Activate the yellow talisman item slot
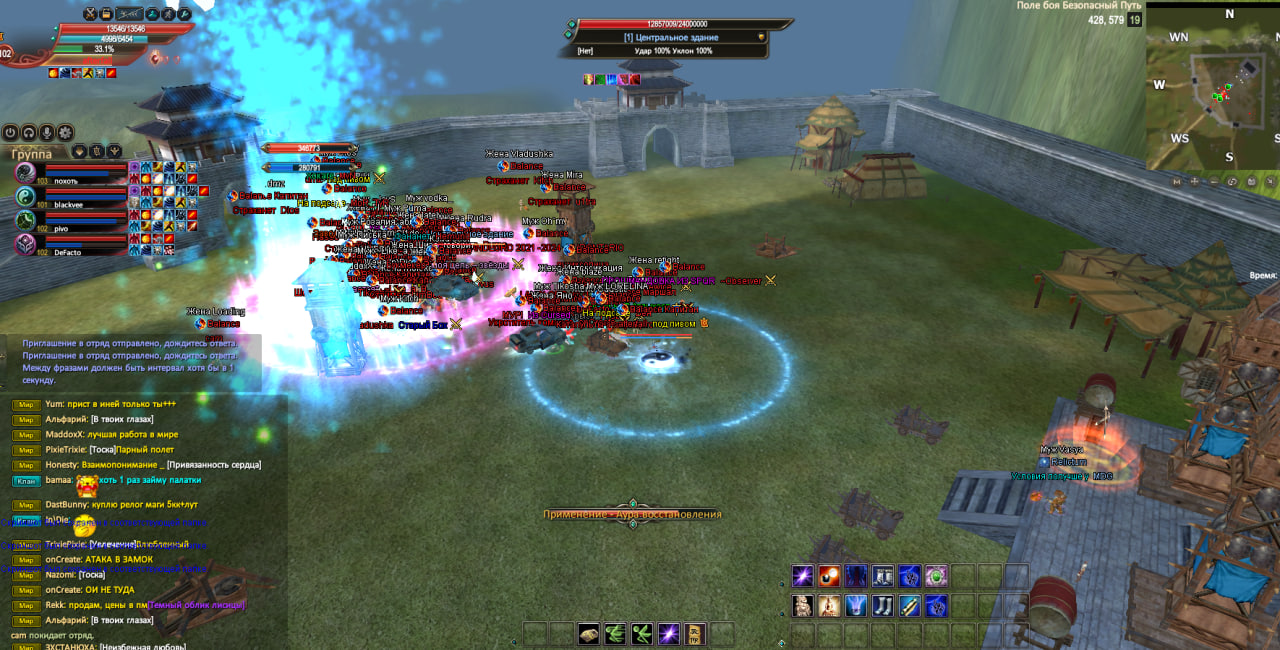1280x650 pixels. click(x=696, y=633)
